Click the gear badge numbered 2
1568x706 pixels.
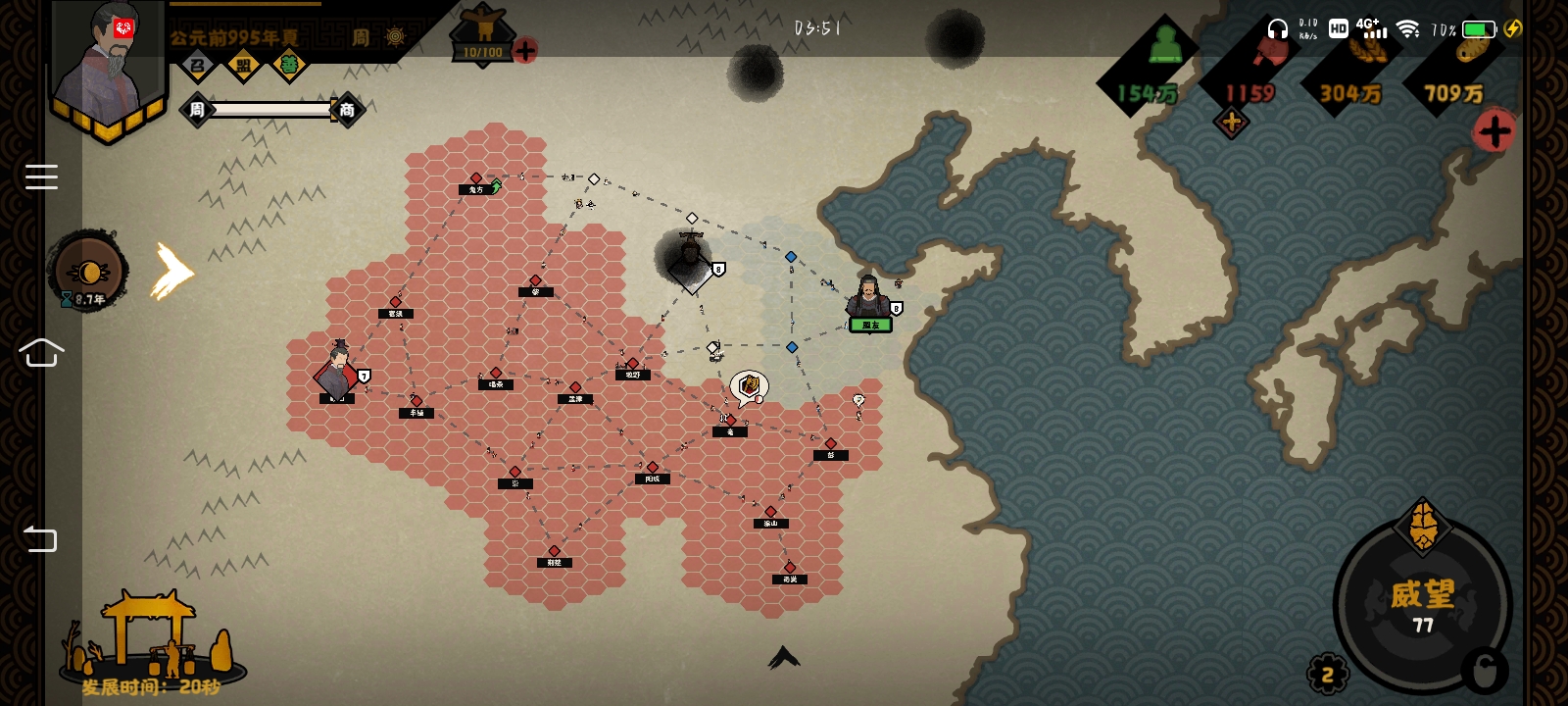pyautogui.click(x=1328, y=674)
